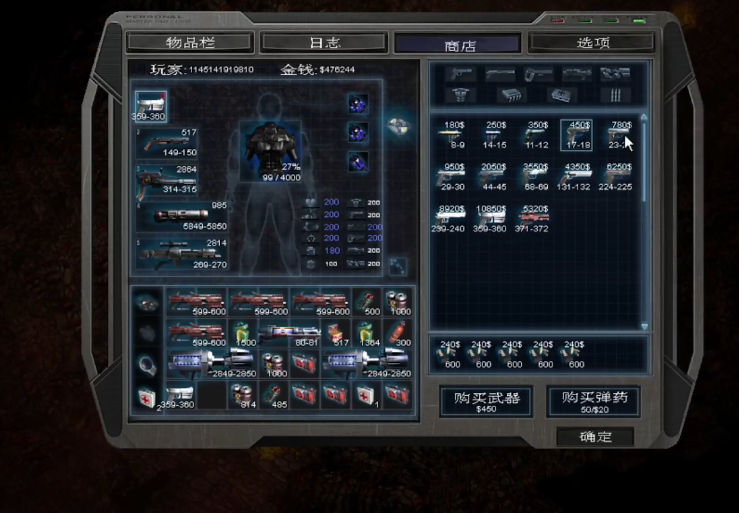Choose the 250$ weapon in shop
This screenshot has width=739, height=513.
click(x=496, y=136)
